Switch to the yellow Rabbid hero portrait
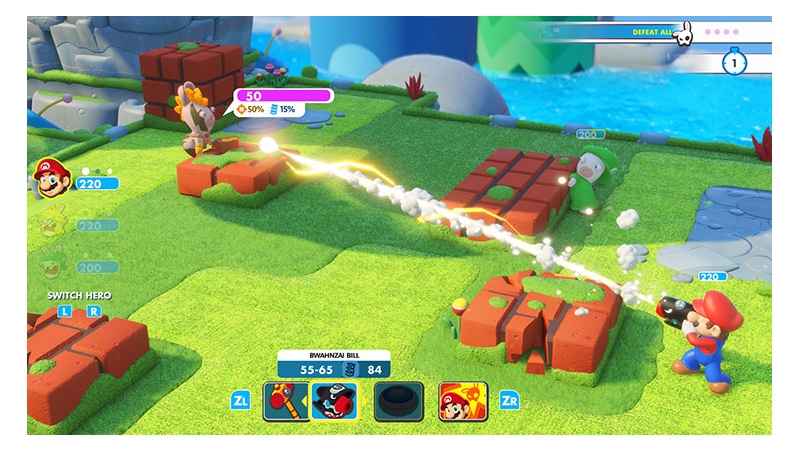Screen dimensions: 800x450 (50, 224)
